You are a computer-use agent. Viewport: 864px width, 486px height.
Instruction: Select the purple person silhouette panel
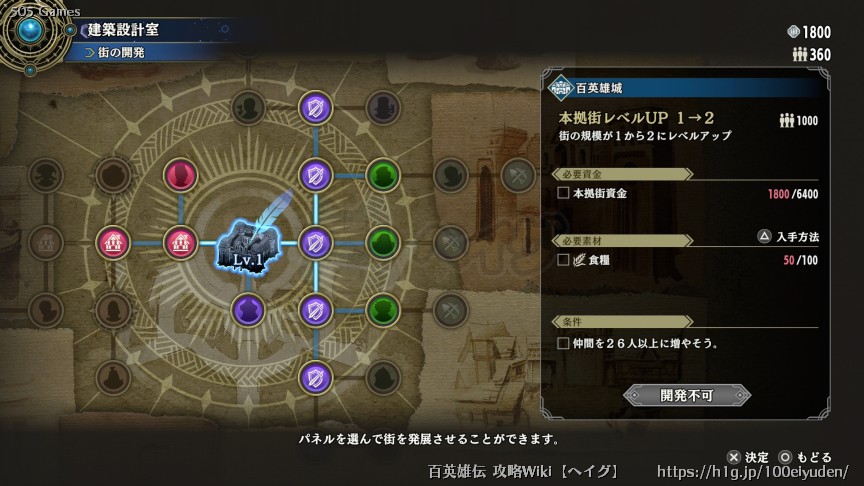[x=248, y=308]
